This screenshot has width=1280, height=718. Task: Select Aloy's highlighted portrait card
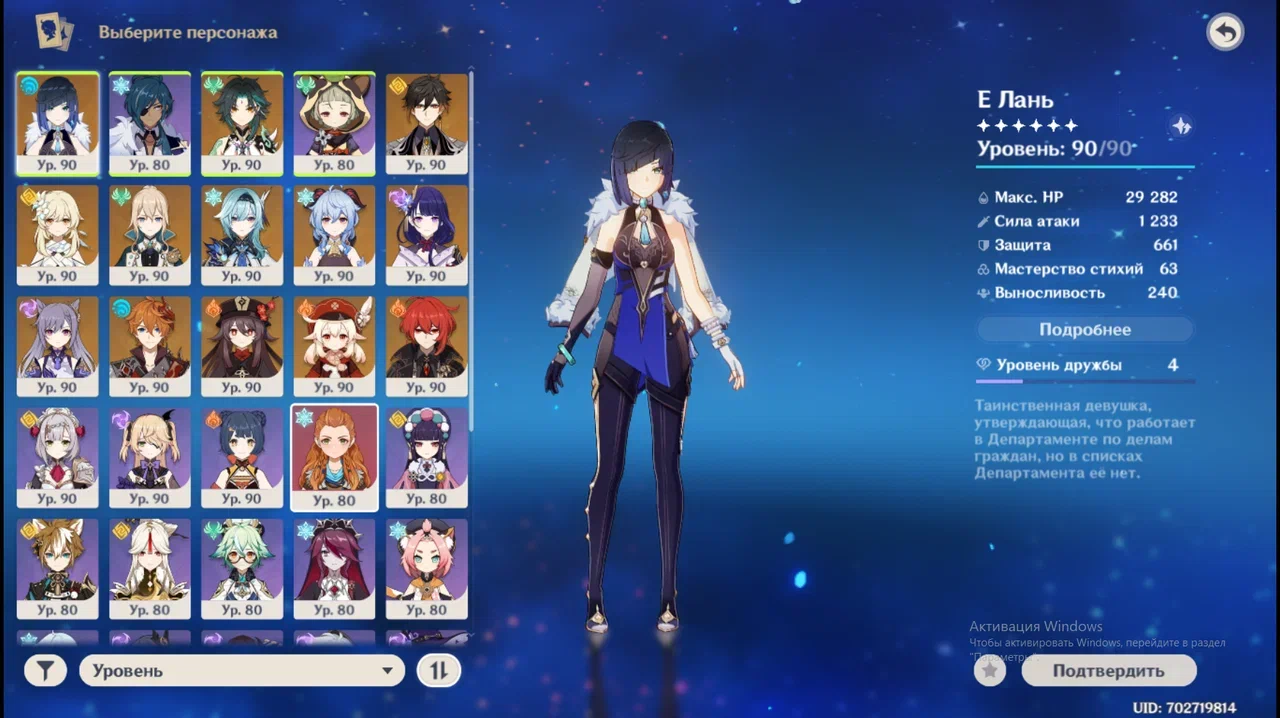[334, 457]
